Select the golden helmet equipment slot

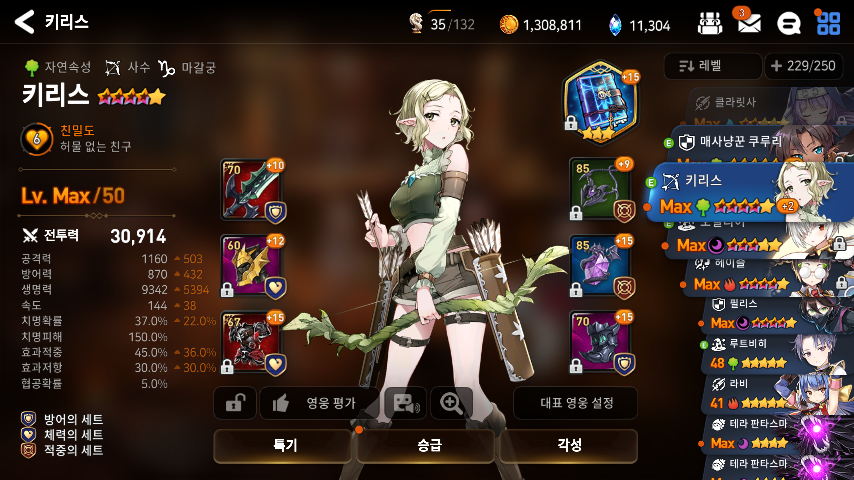(x=248, y=265)
